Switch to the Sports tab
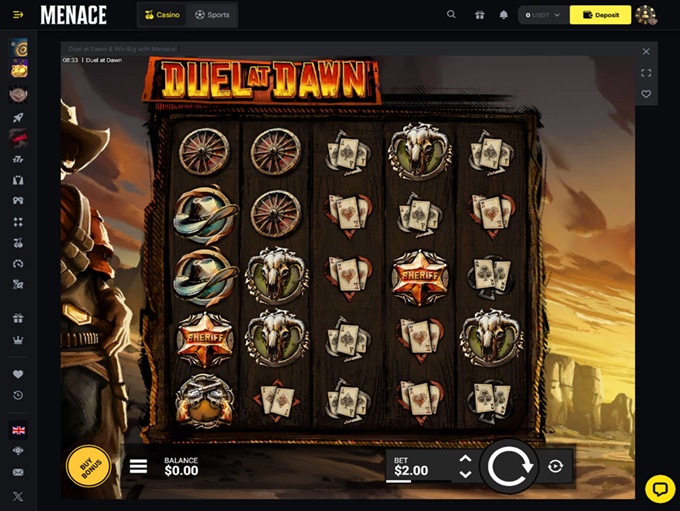This screenshot has height=511, width=680. pyautogui.click(x=212, y=15)
